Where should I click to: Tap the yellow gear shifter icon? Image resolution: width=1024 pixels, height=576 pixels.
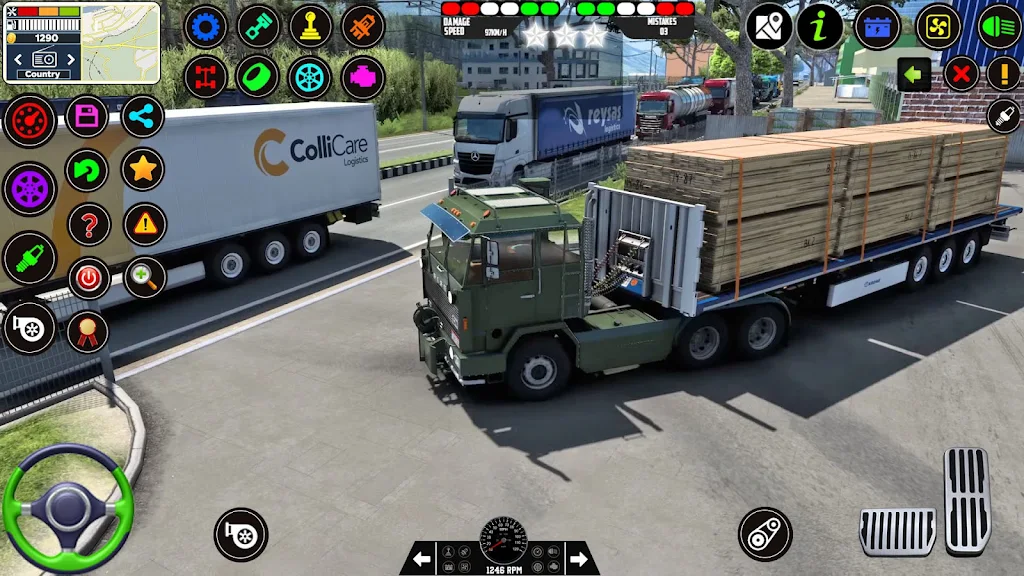[x=310, y=27]
